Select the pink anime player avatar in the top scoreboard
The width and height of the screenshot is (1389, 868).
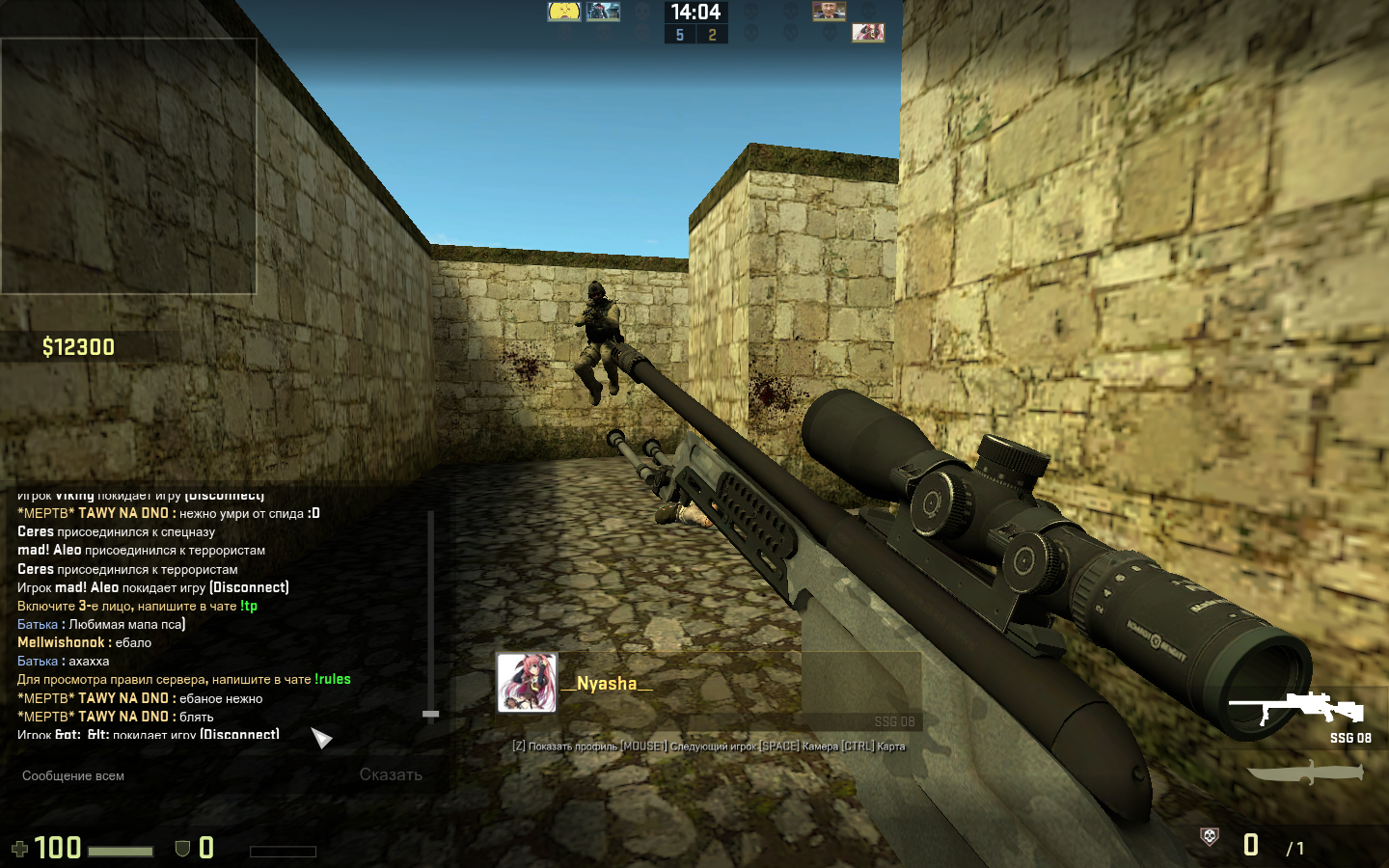pos(868,33)
